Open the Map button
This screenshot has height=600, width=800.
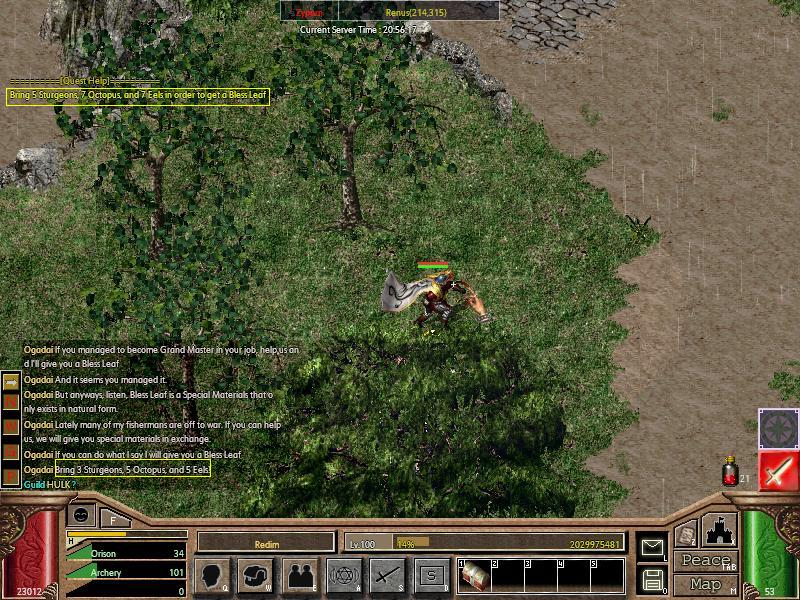pyautogui.click(x=705, y=584)
